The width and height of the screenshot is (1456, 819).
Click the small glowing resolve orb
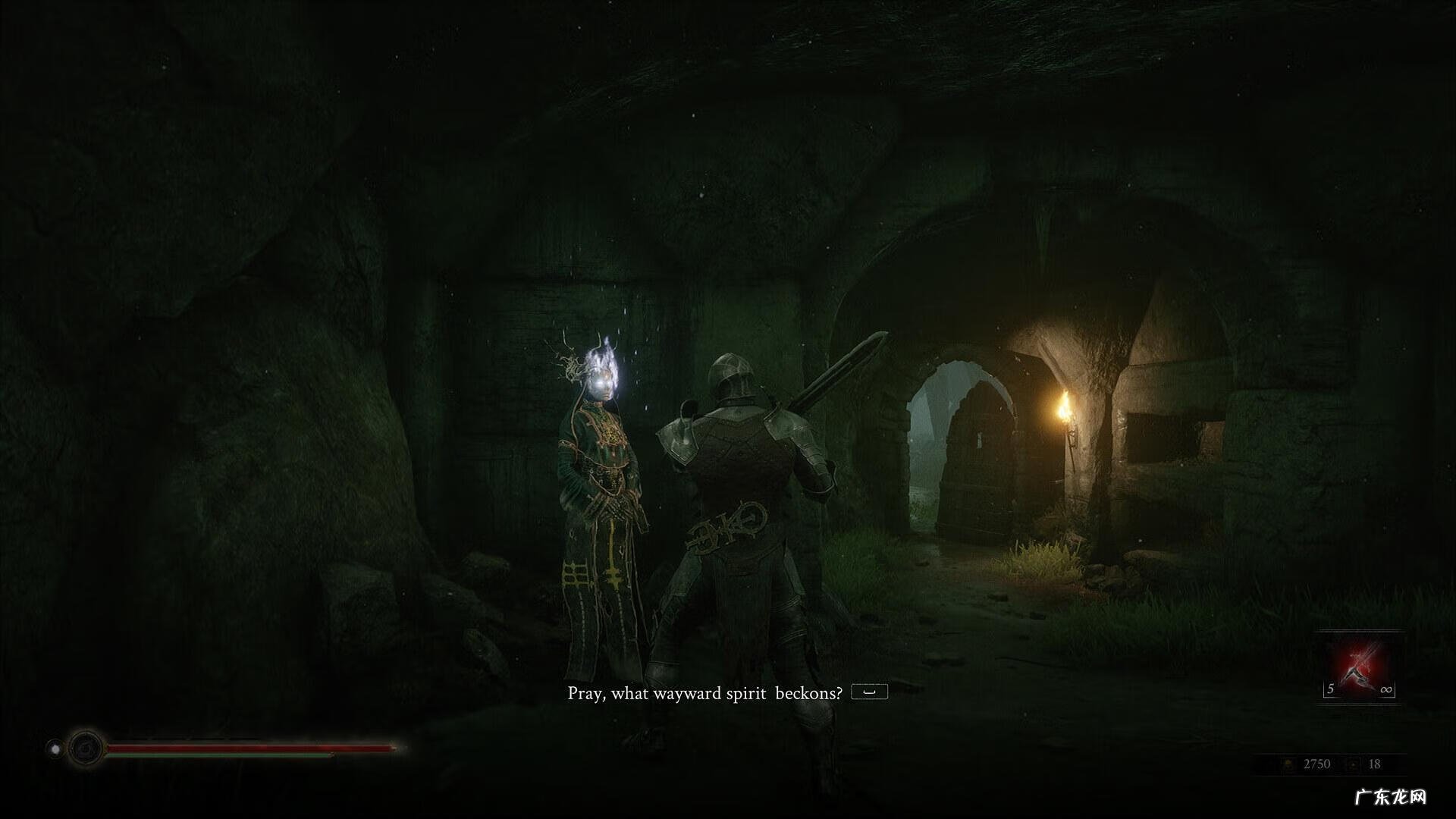[55, 749]
